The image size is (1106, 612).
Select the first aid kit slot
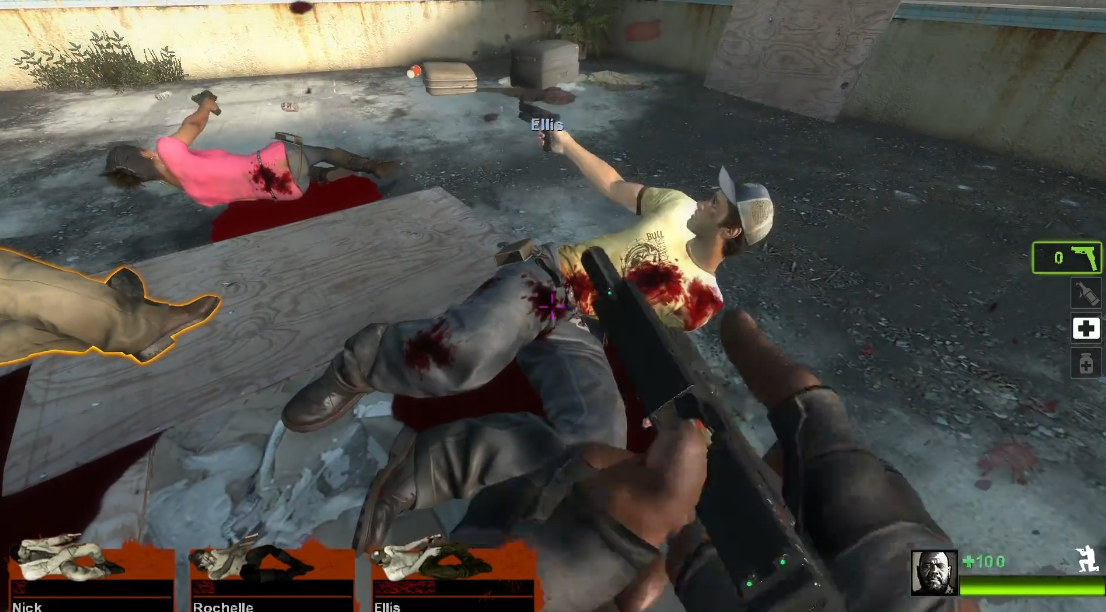pyautogui.click(x=1086, y=328)
